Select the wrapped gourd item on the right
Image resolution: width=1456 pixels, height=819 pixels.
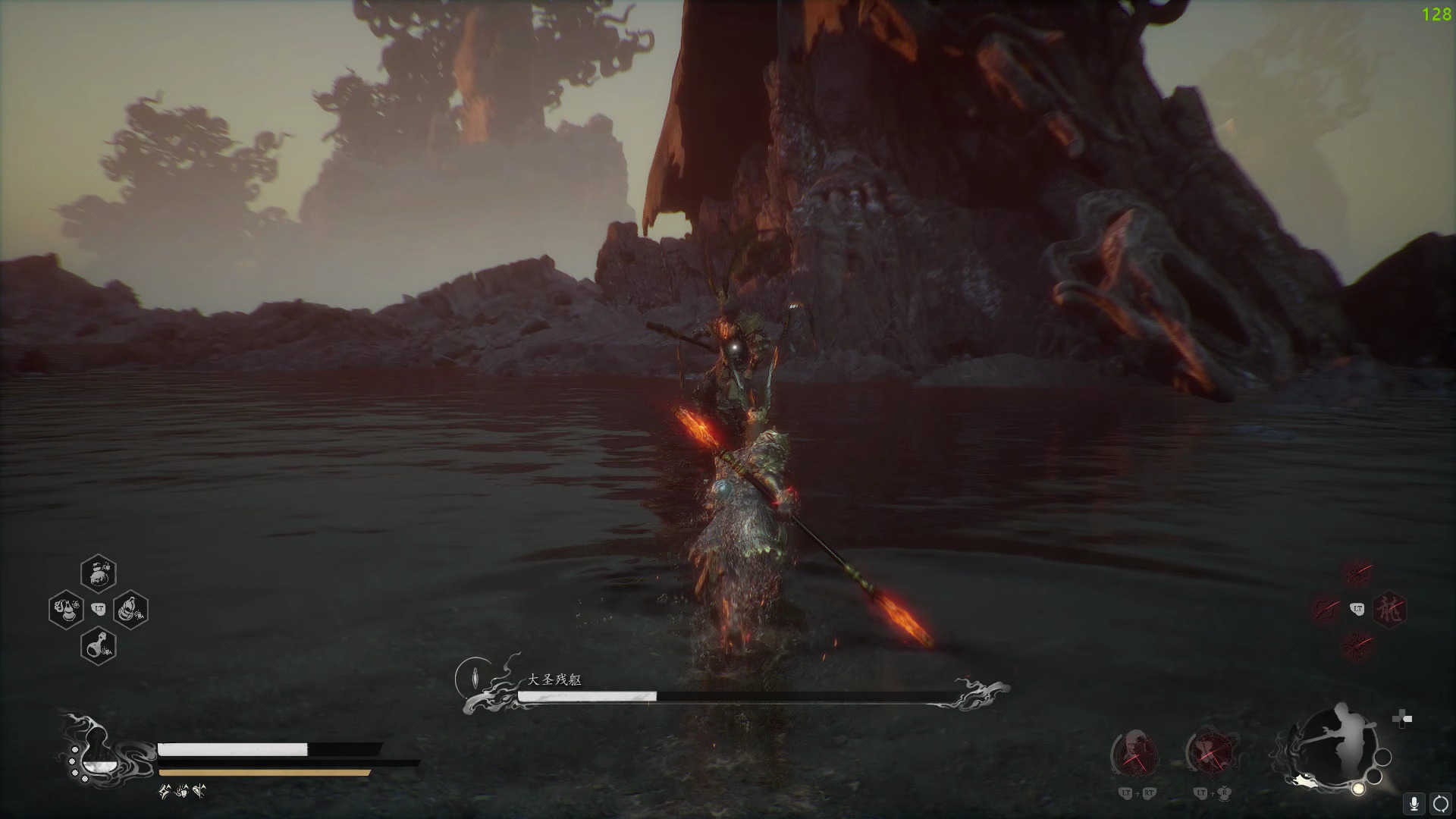[x=130, y=609]
